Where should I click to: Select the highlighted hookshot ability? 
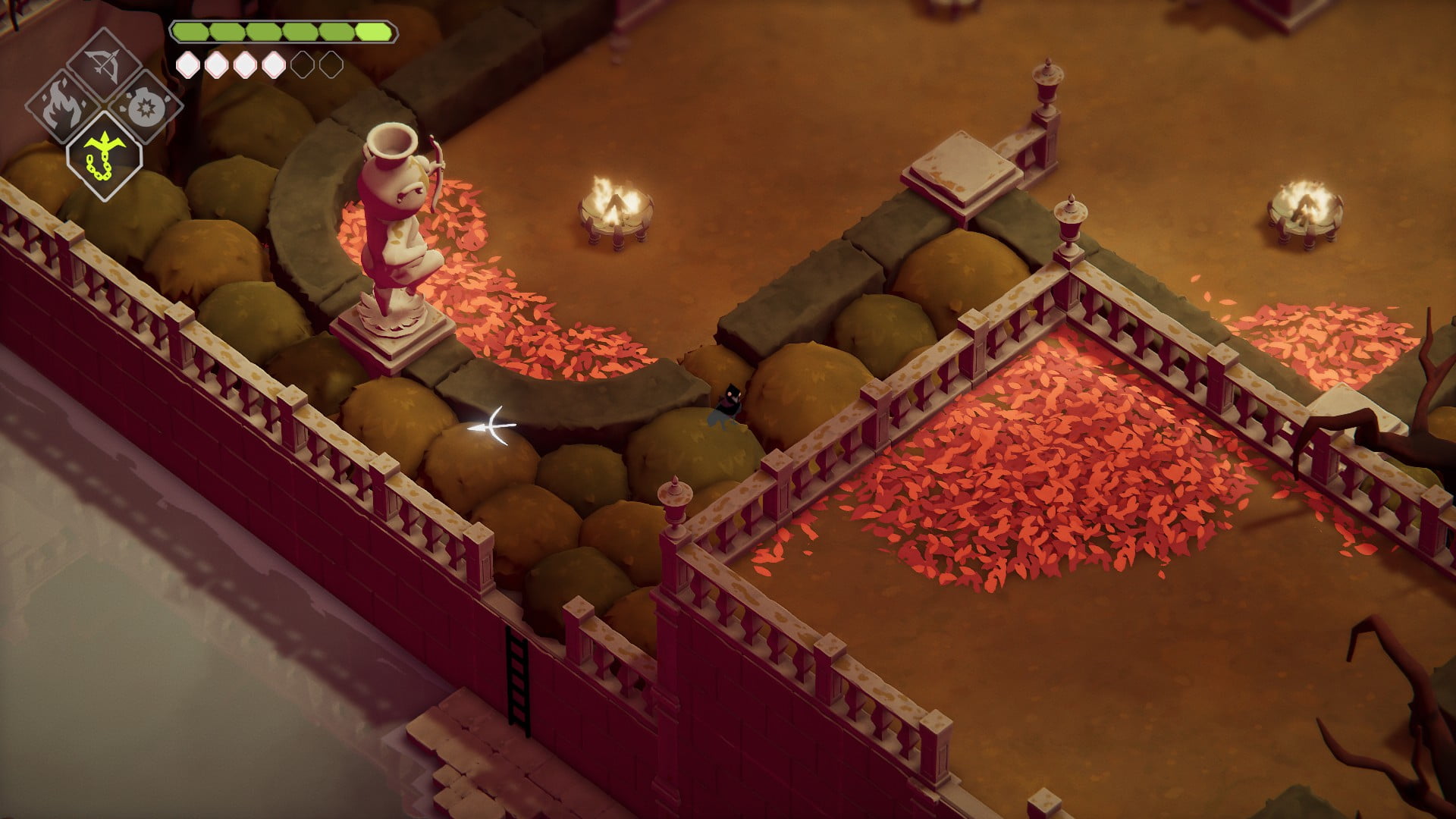[x=104, y=154]
